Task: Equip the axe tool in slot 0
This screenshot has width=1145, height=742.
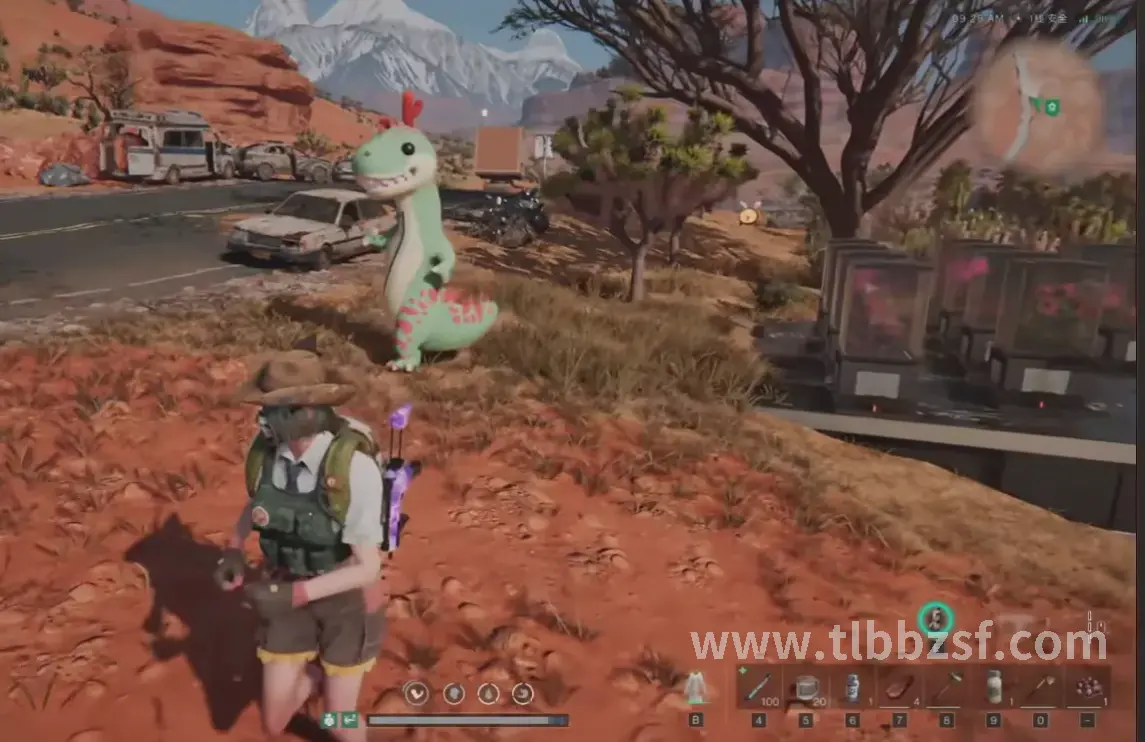Action: click(x=1040, y=687)
